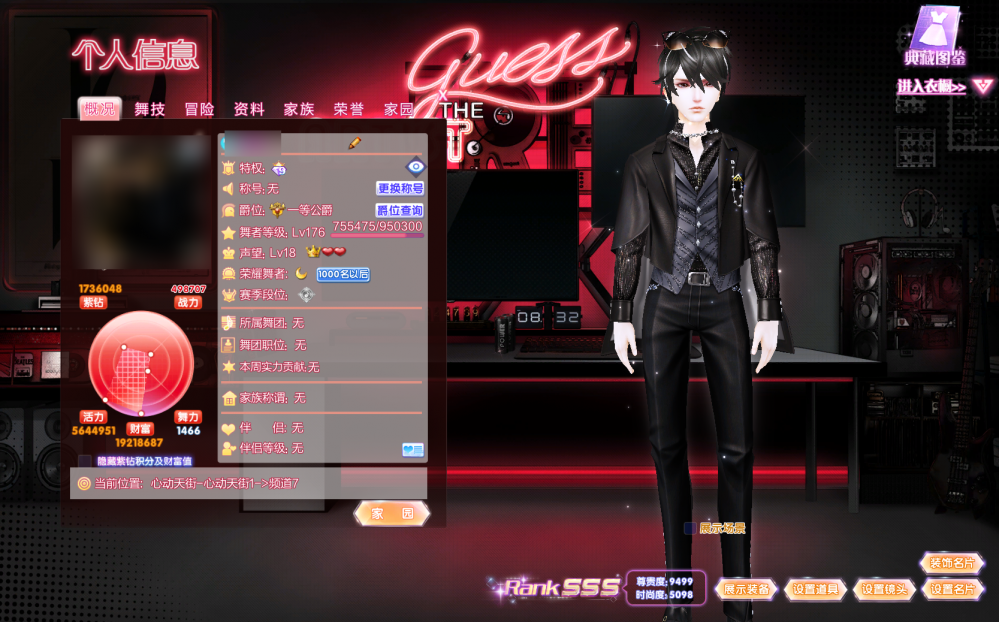The image size is (999, 622).
Task: Choose the 设置镜头 camera button
Action: 885,589
